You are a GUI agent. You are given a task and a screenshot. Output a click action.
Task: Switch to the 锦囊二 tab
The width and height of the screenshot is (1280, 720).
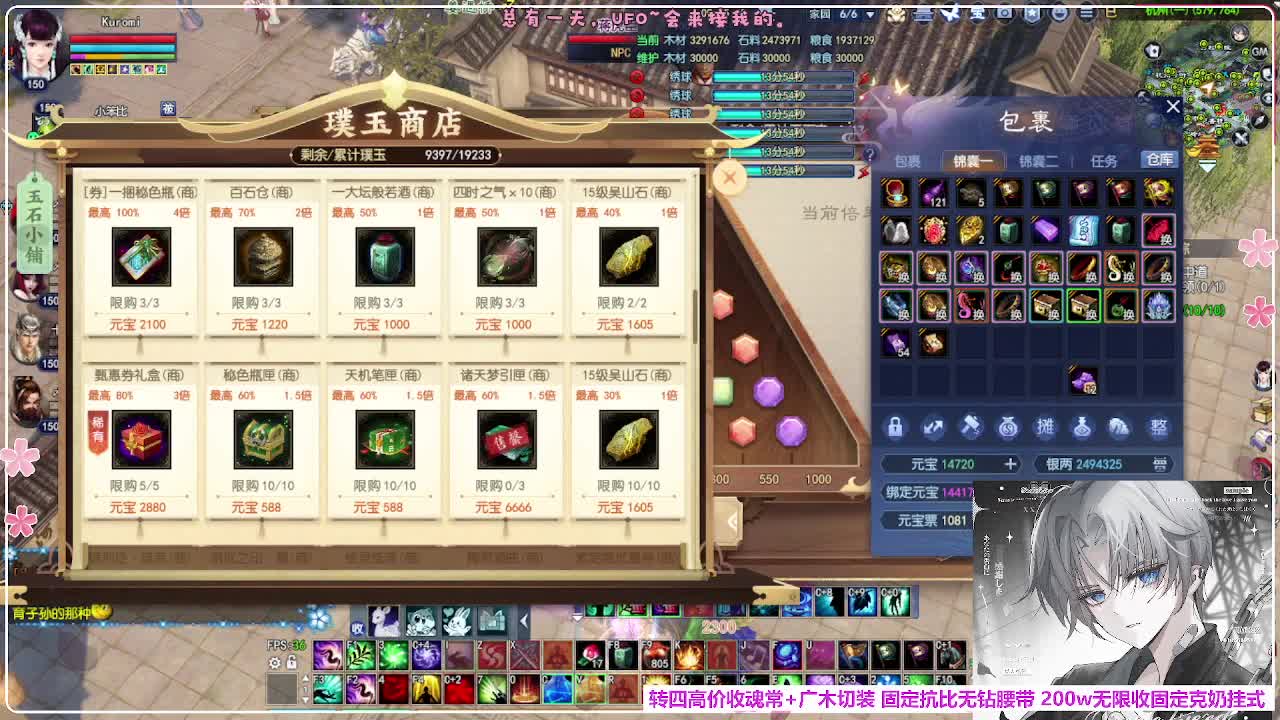[1039, 157]
